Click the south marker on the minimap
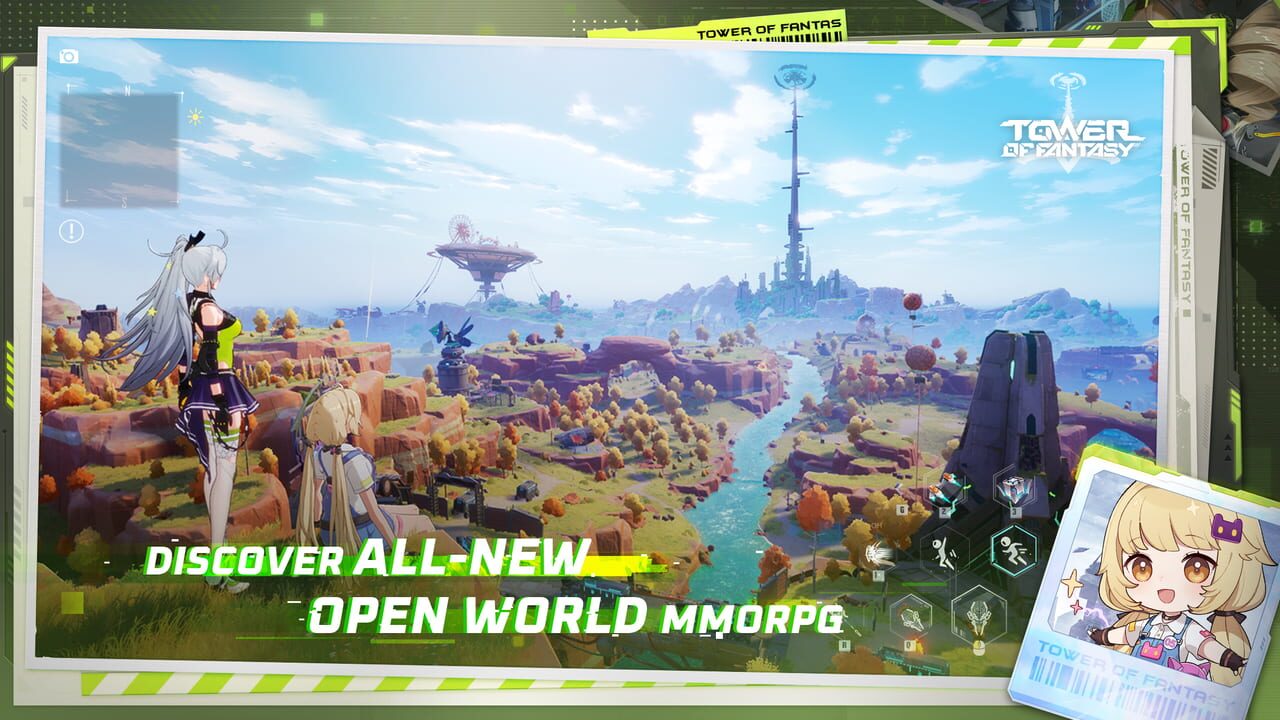The height and width of the screenshot is (720, 1280). [x=123, y=200]
